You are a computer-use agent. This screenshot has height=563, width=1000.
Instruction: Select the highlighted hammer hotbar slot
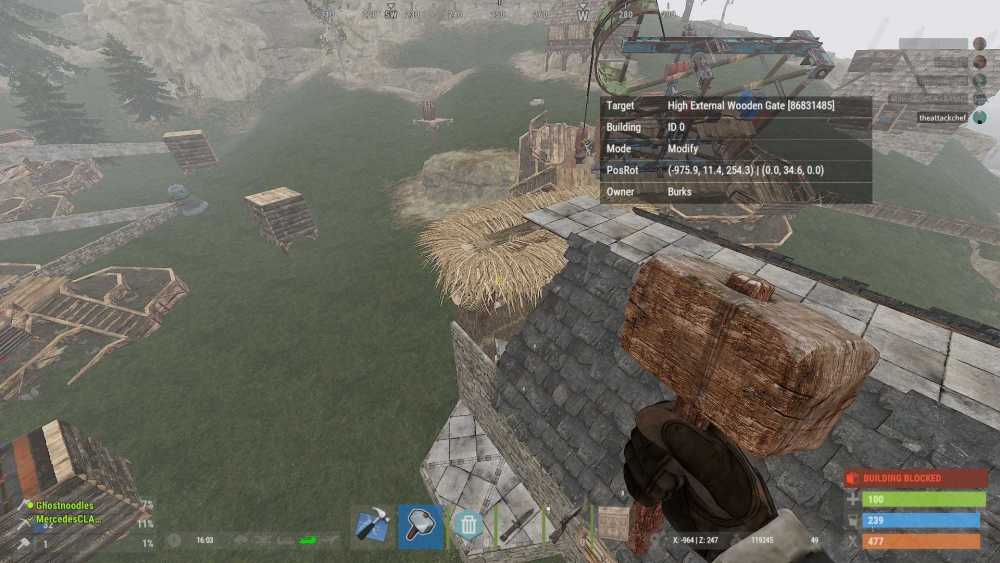tap(420, 526)
